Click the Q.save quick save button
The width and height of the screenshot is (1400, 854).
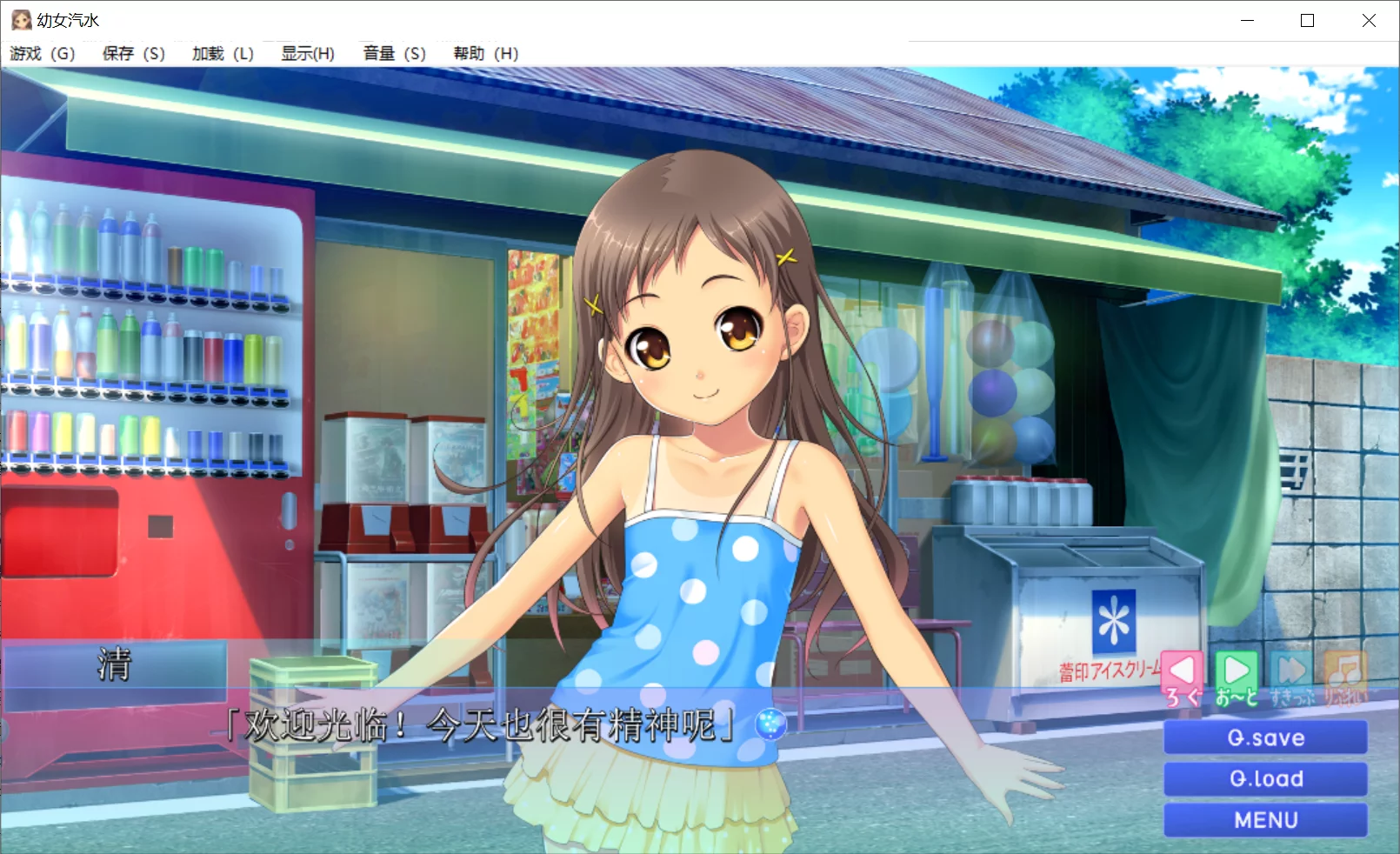click(x=1265, y=737)
